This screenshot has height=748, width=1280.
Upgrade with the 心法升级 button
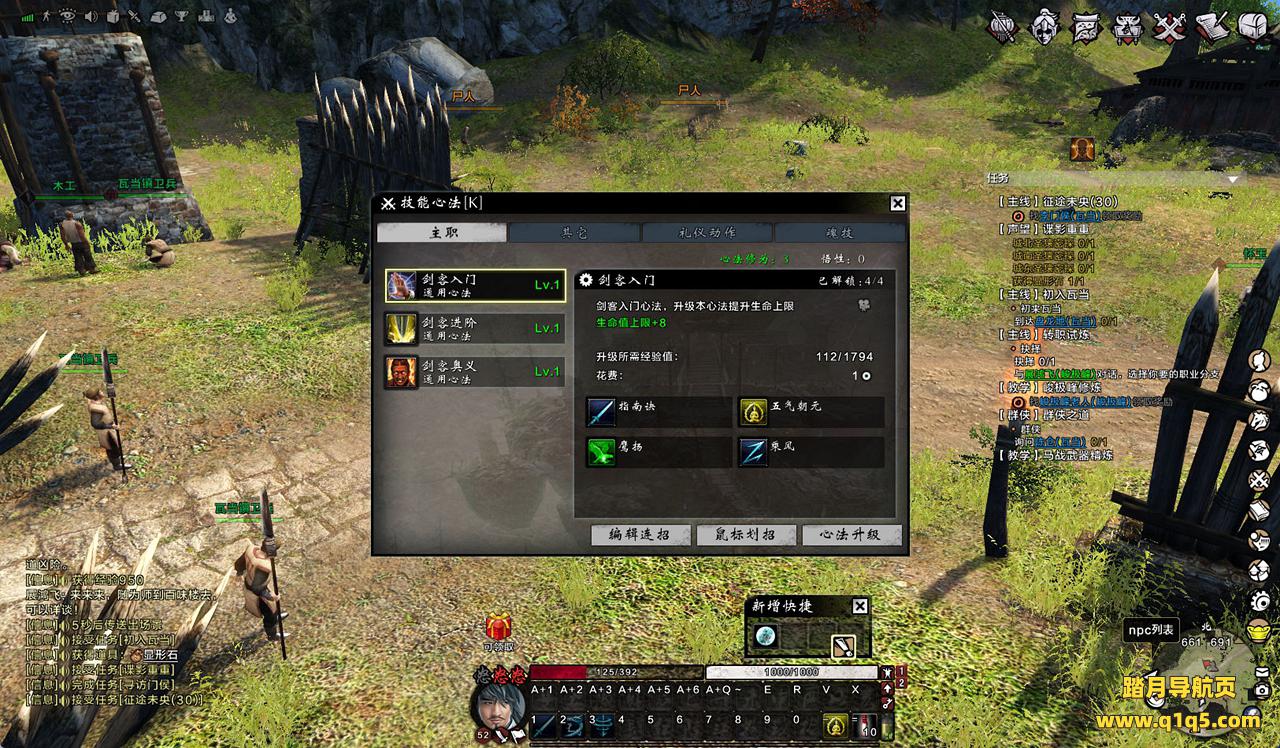click(851, 535)
